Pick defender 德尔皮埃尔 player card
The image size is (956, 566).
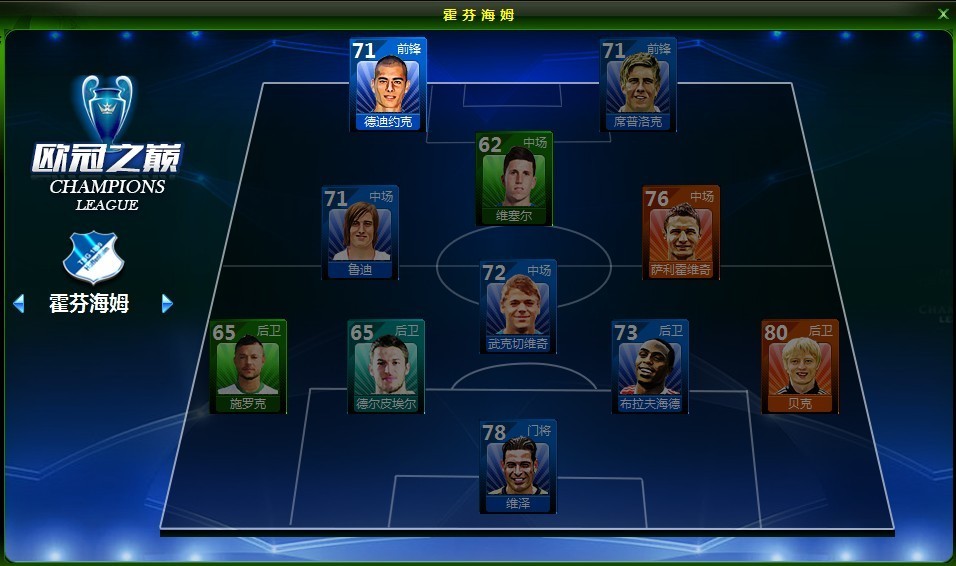(386, 366)
